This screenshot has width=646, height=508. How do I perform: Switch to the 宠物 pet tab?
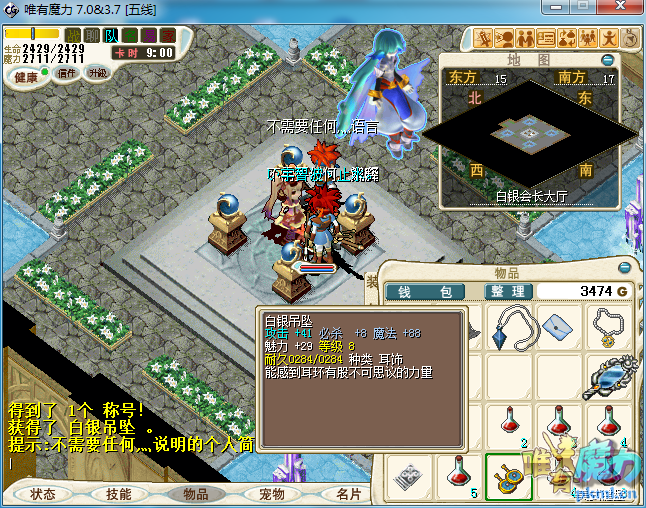pyautogui.click(x=272, y=494)
